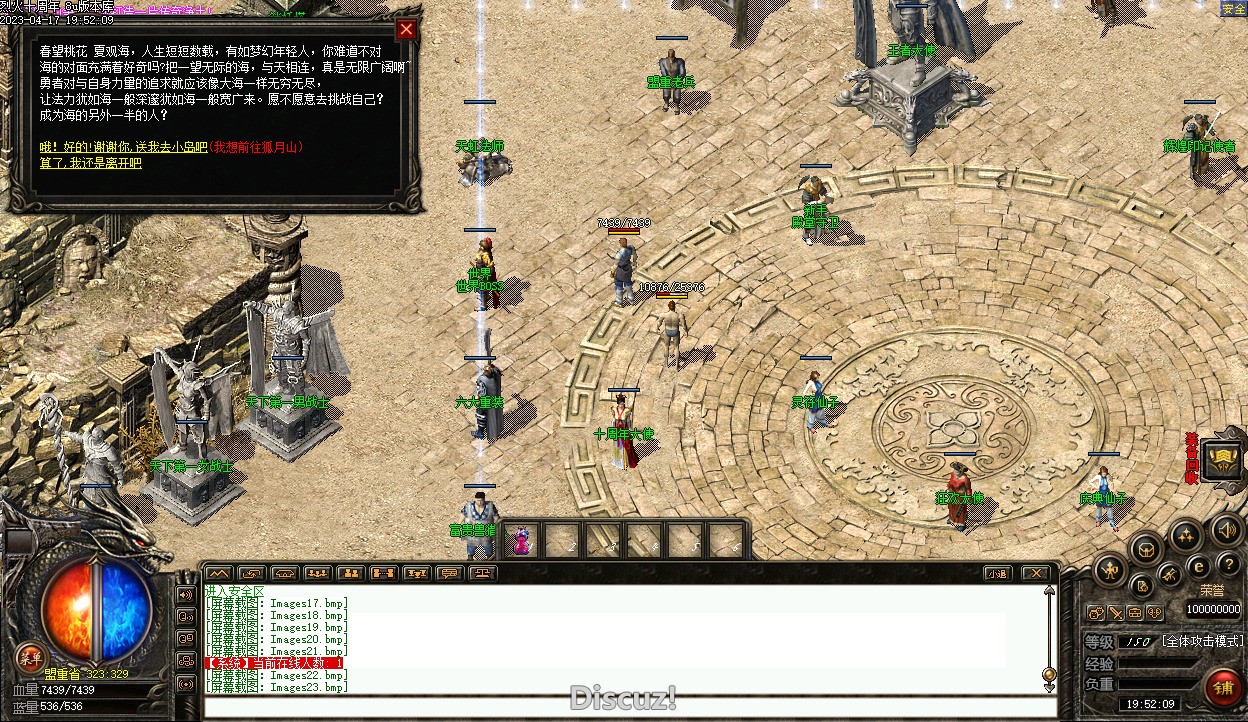Open the round 菜单 menu button
Image resolution: width=1248 pixels, height=722 pixels.
coord(30,657)
